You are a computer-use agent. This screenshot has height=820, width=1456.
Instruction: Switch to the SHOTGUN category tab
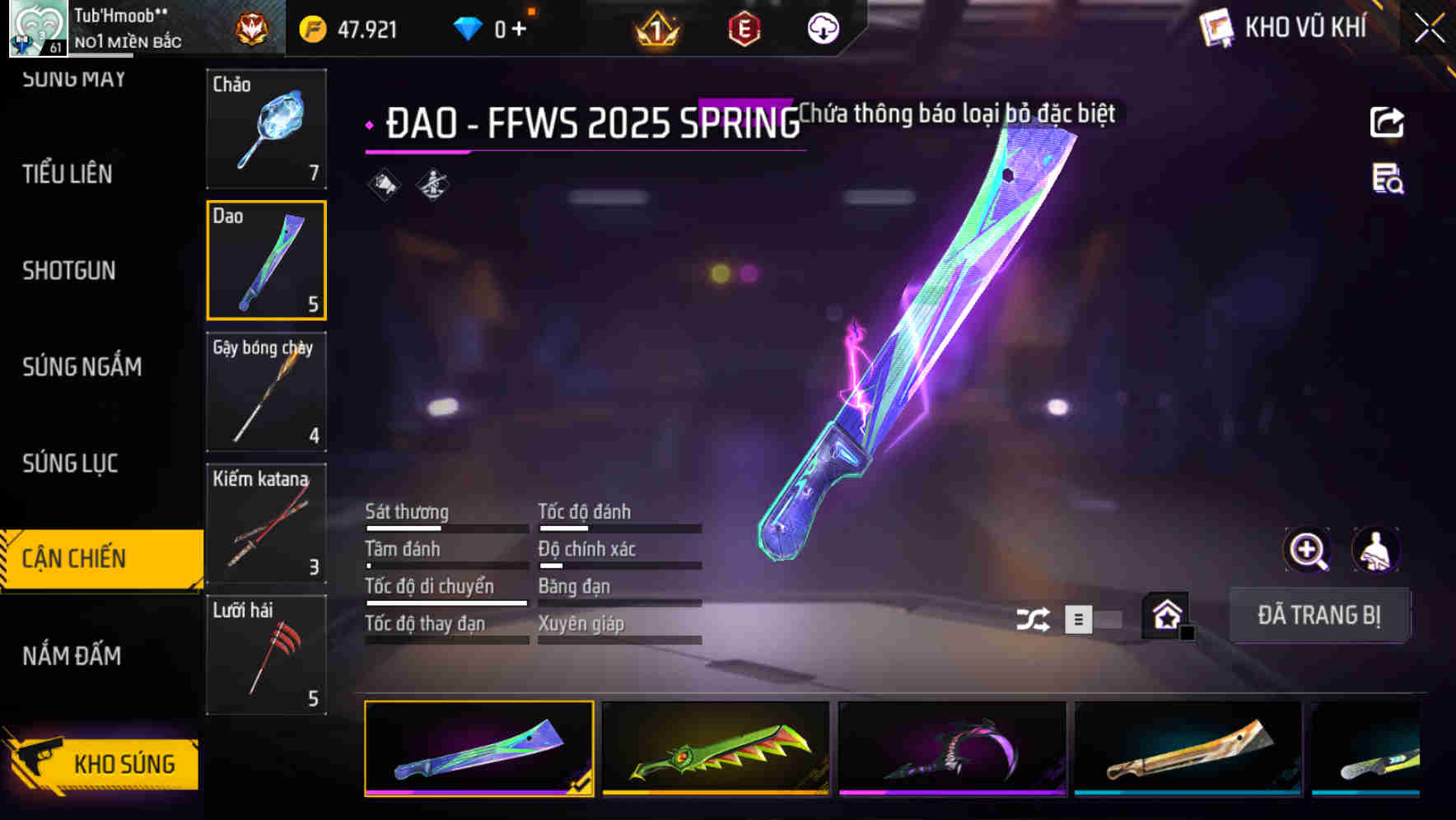(x=70, y=270)
